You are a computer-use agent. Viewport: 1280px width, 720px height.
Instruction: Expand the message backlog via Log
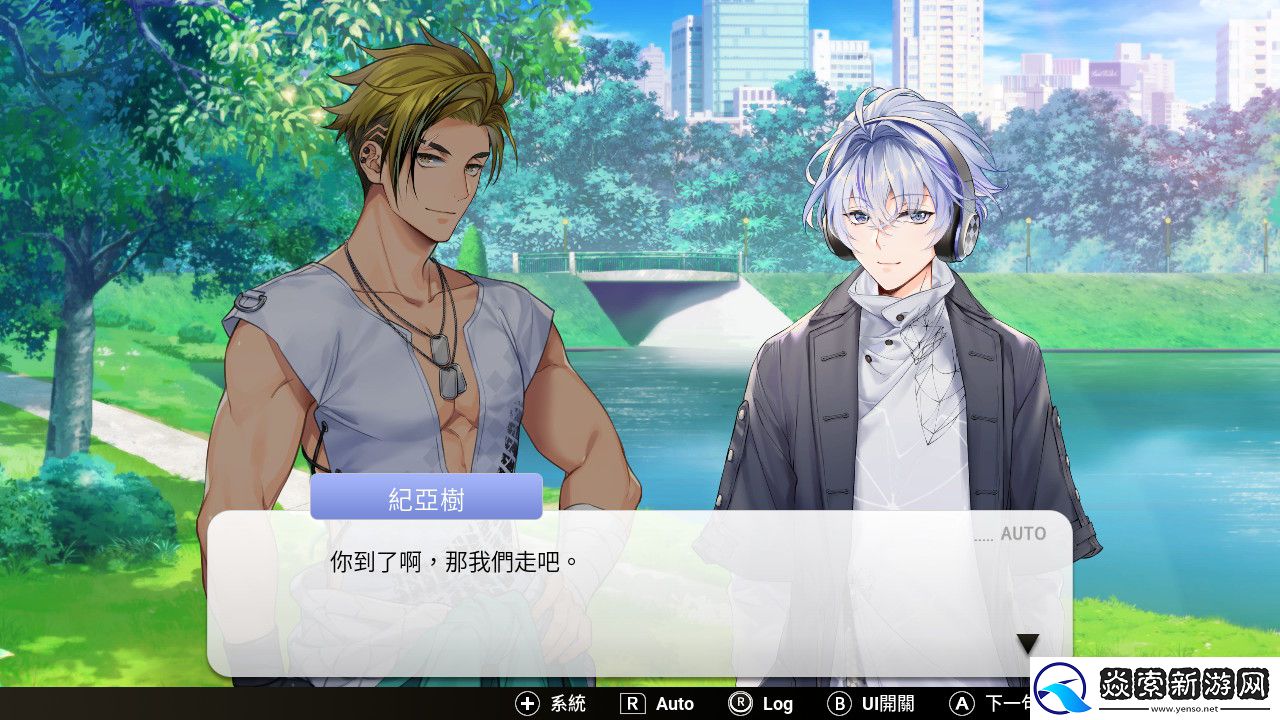pyautogui.click(x=776, y=704)
